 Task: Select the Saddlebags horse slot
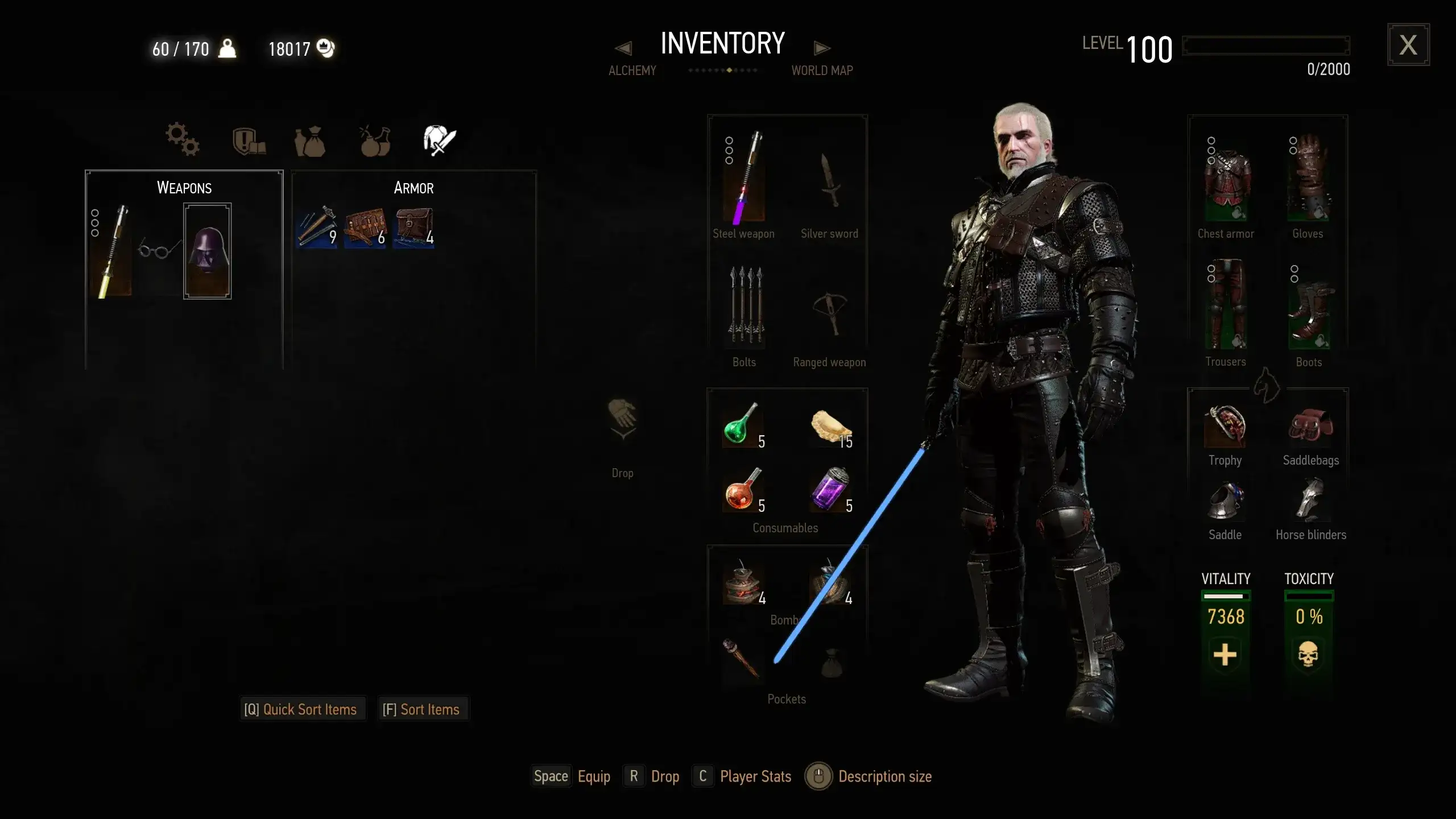tap(1310, 427)
